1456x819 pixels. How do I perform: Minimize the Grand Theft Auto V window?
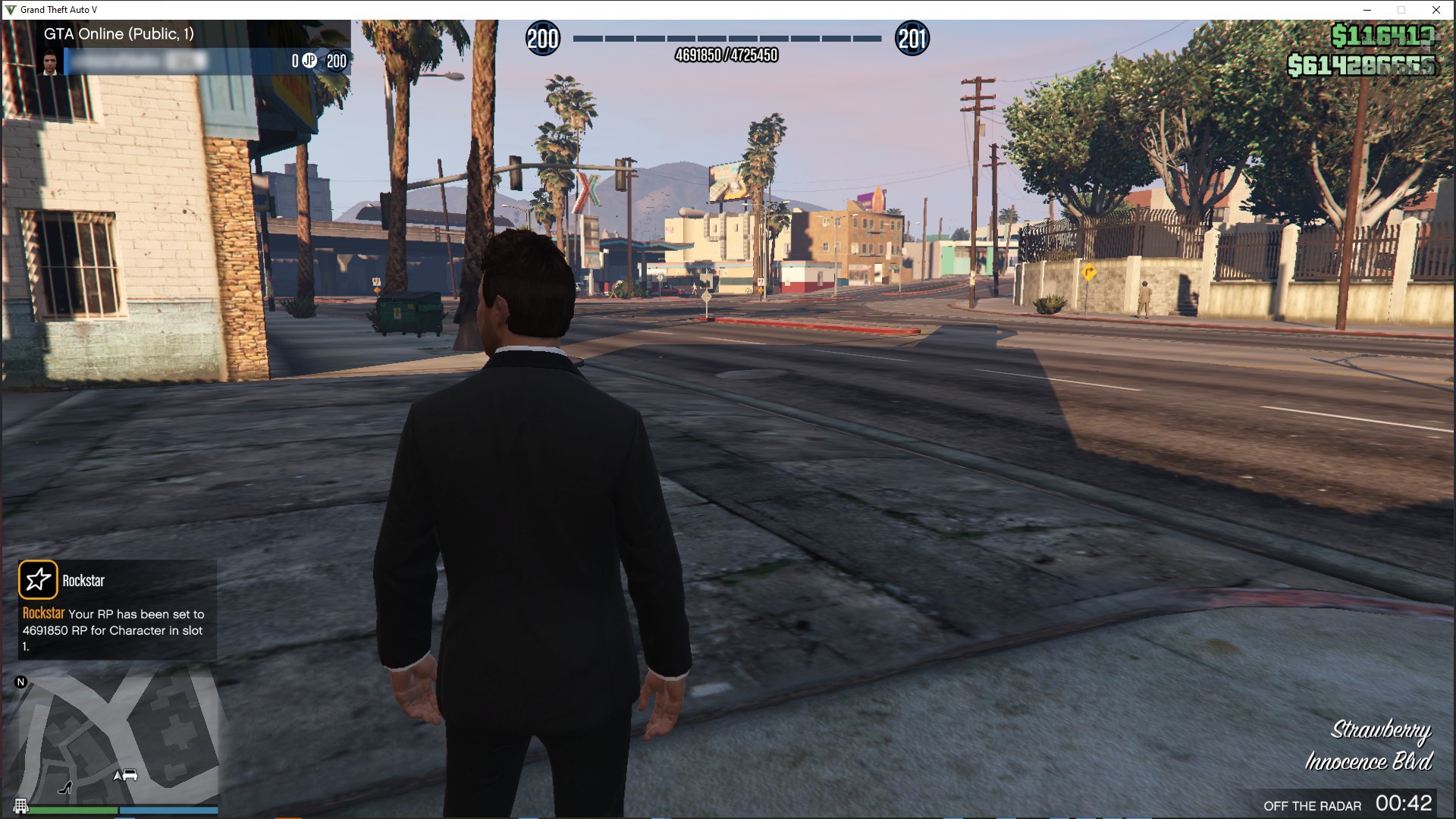pos(1367,10)
